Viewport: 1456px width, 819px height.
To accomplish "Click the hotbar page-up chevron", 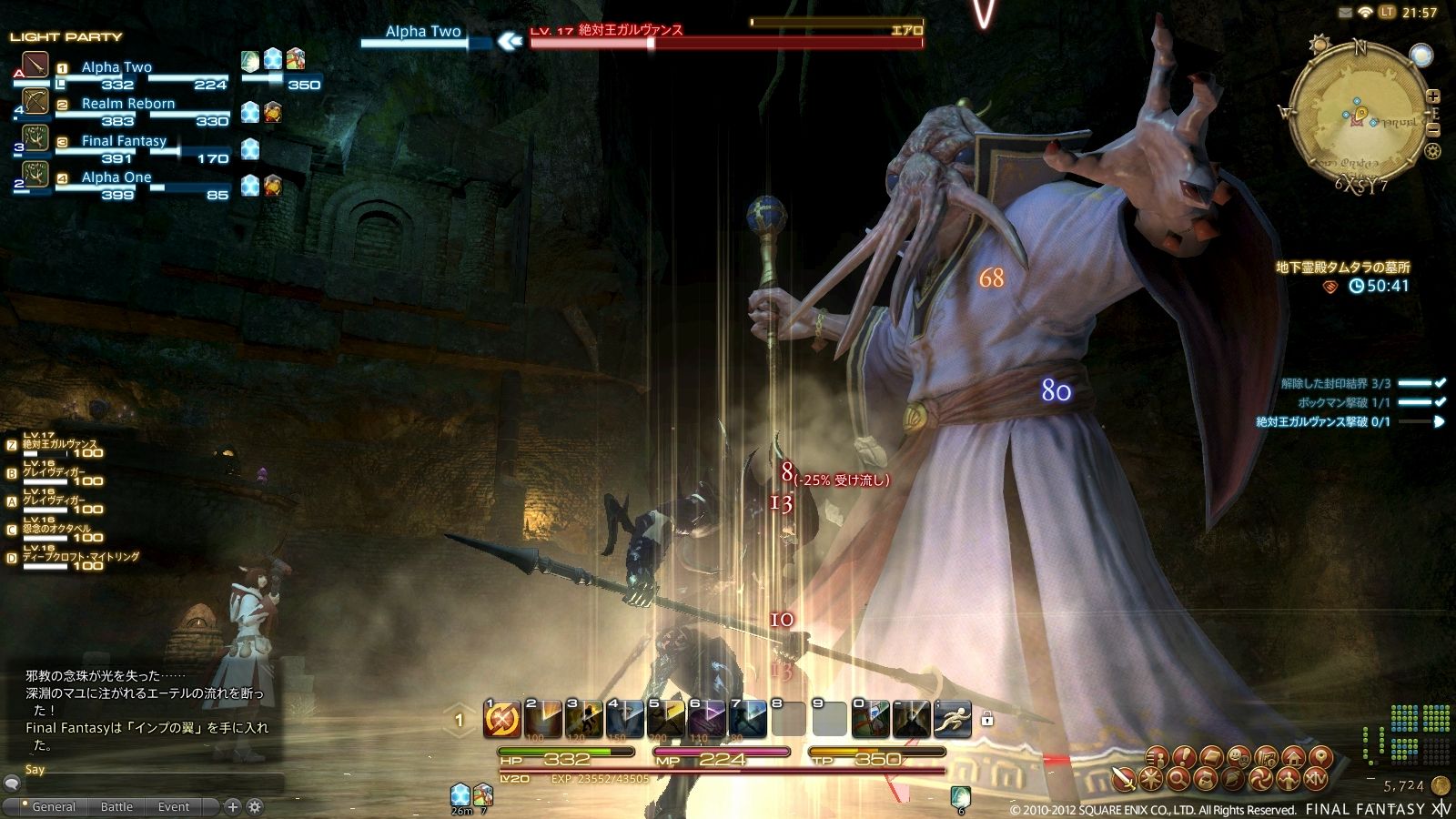I will click(458, 705).
